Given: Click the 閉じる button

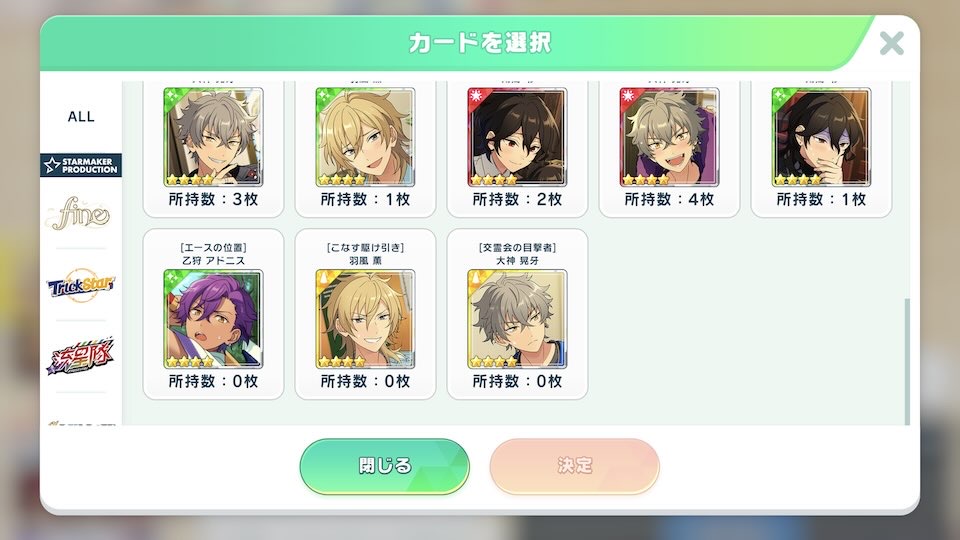Looking at the screenshot, I should [385, 466].
